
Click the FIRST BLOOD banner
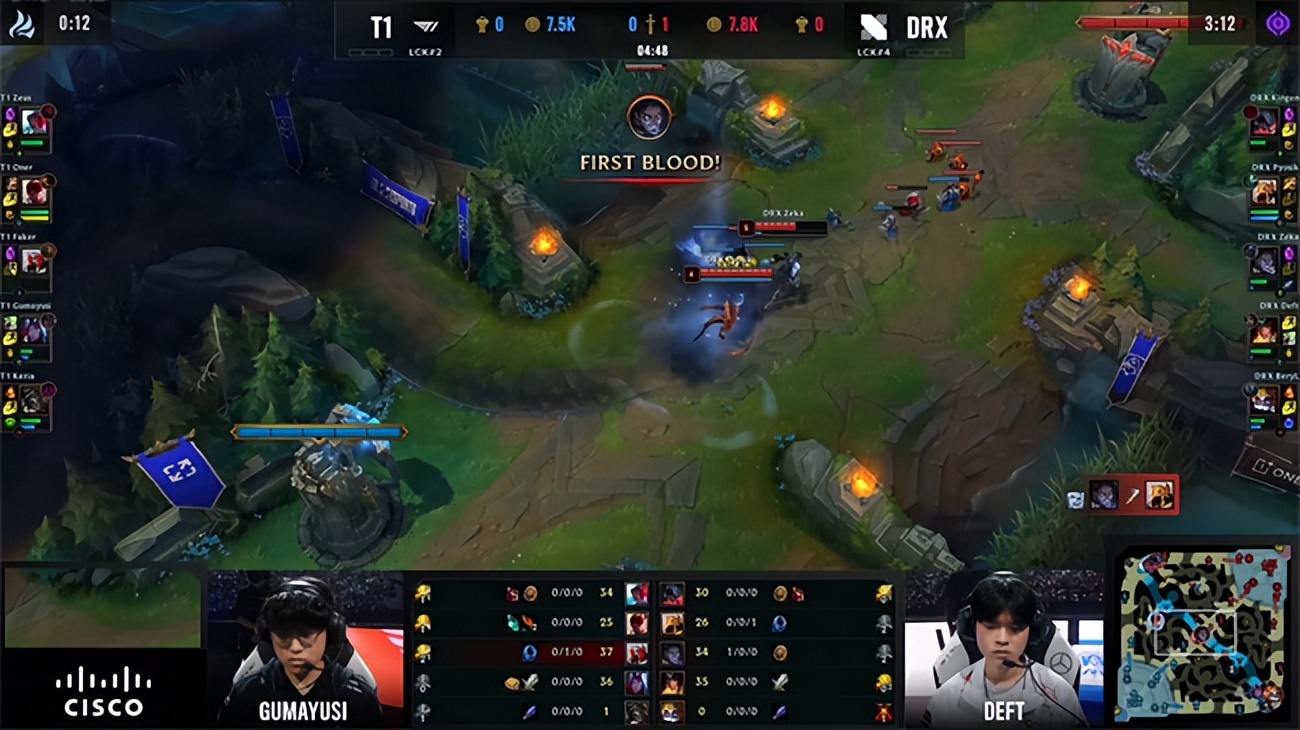[648, 162]
